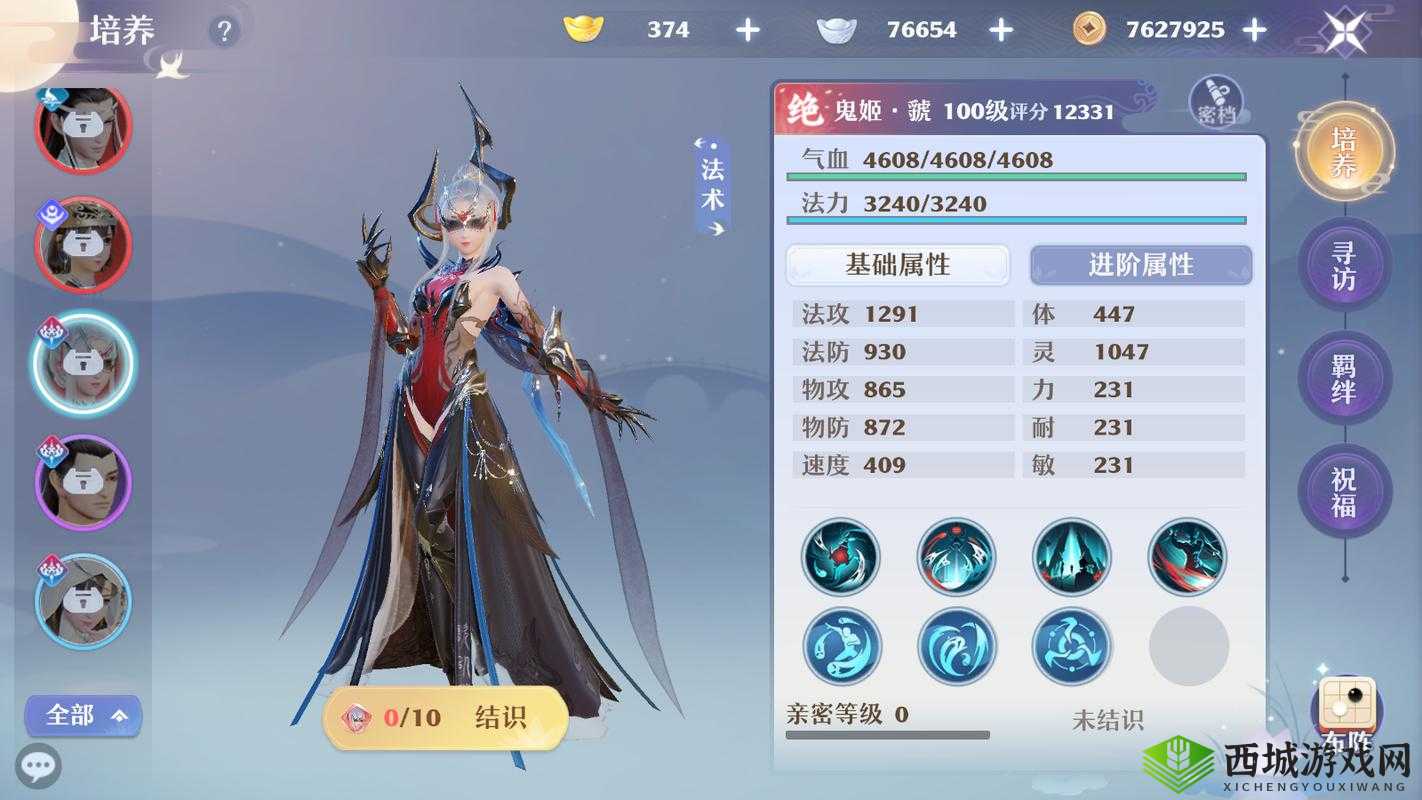1422x800 pixels.
Task: Select the topmost character portrait
Action: click(x=82, y=125)
